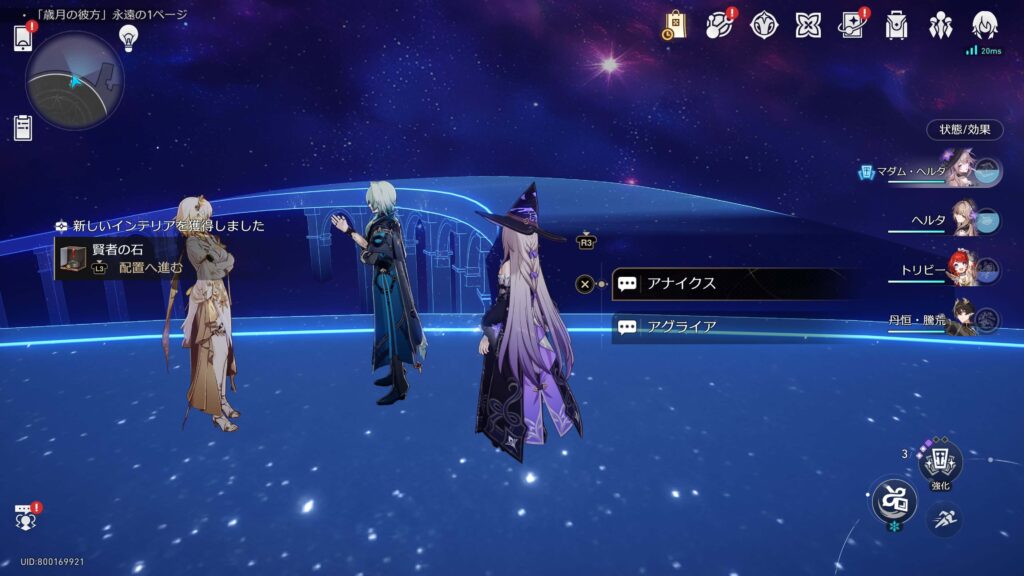Open the star card warp icon
This screenshot has width=1024, height=576.
click(852, 25)
